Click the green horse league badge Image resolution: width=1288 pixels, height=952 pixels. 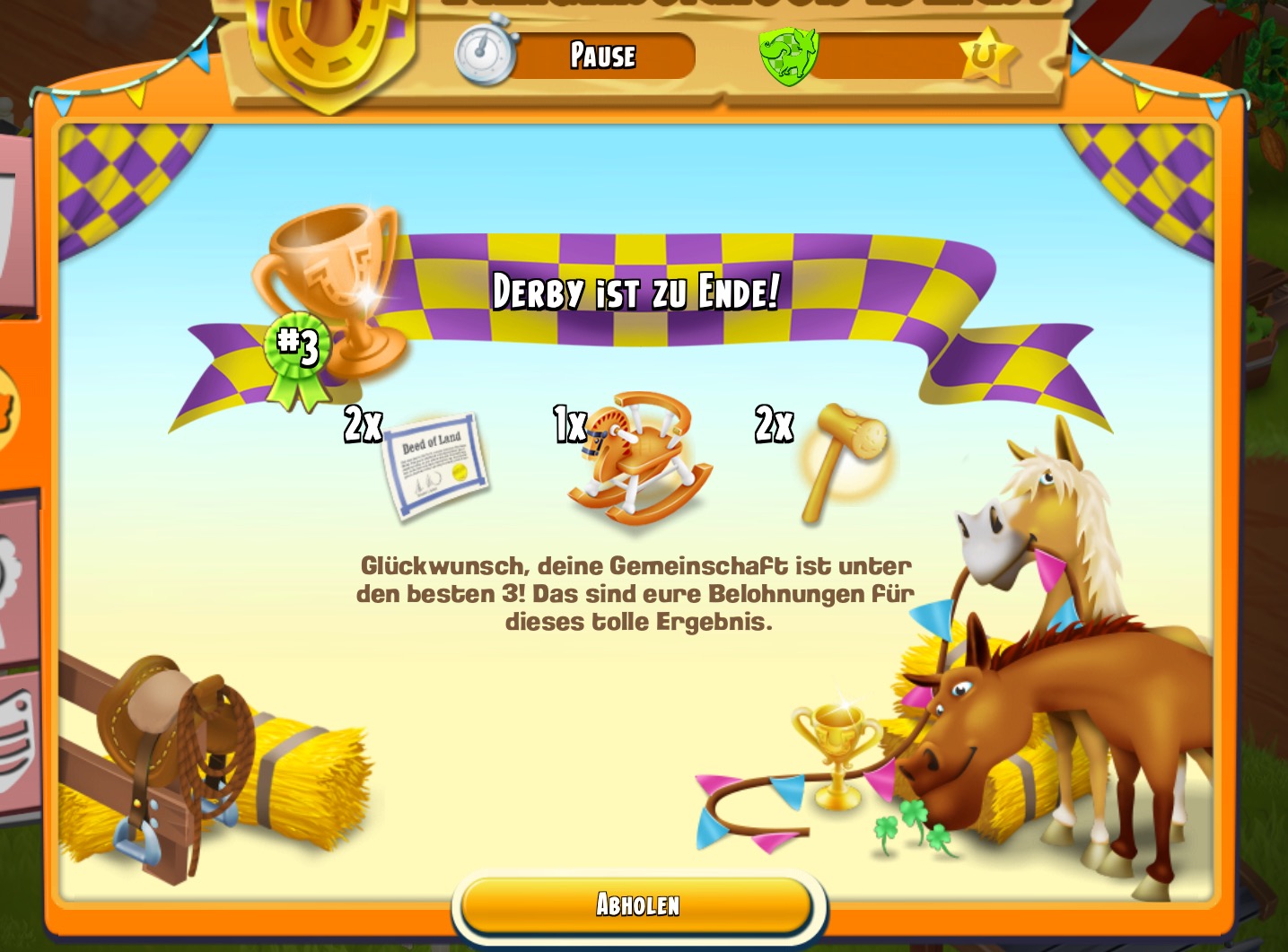pos(787,55)
